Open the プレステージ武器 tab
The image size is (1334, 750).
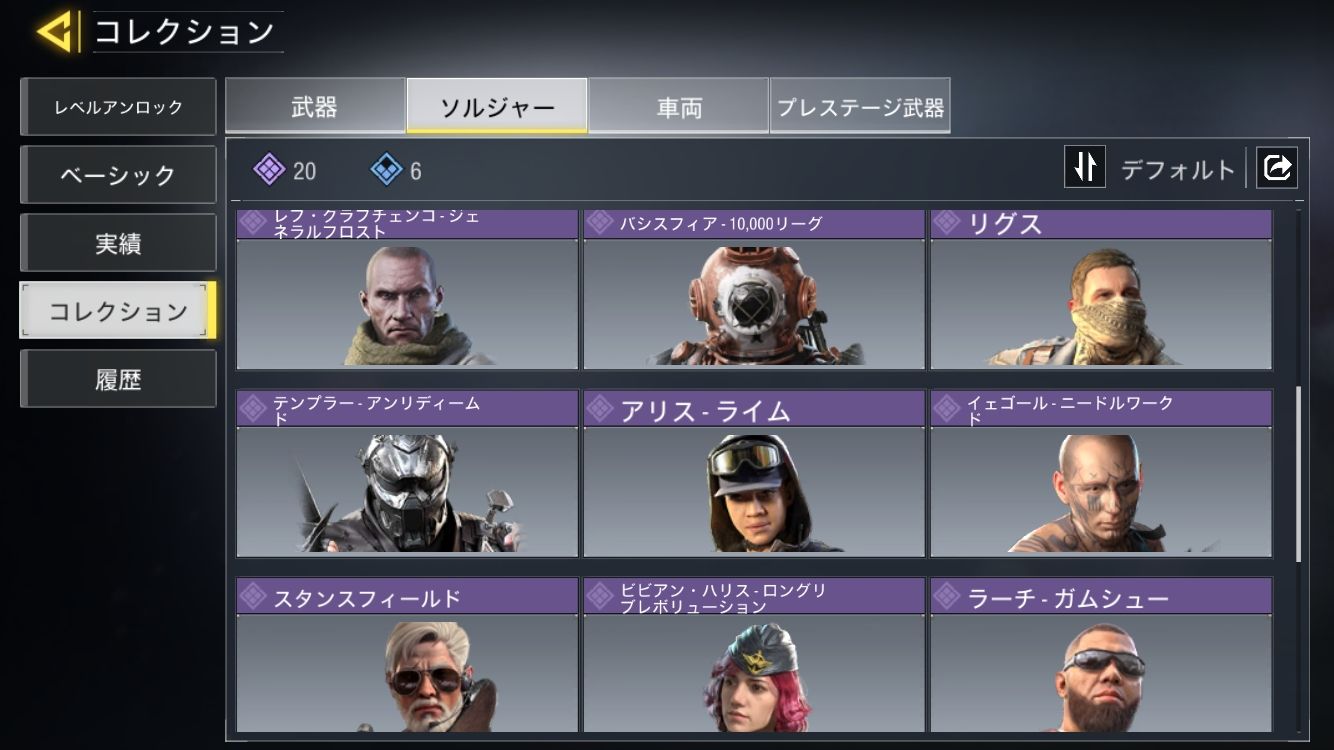860,107
